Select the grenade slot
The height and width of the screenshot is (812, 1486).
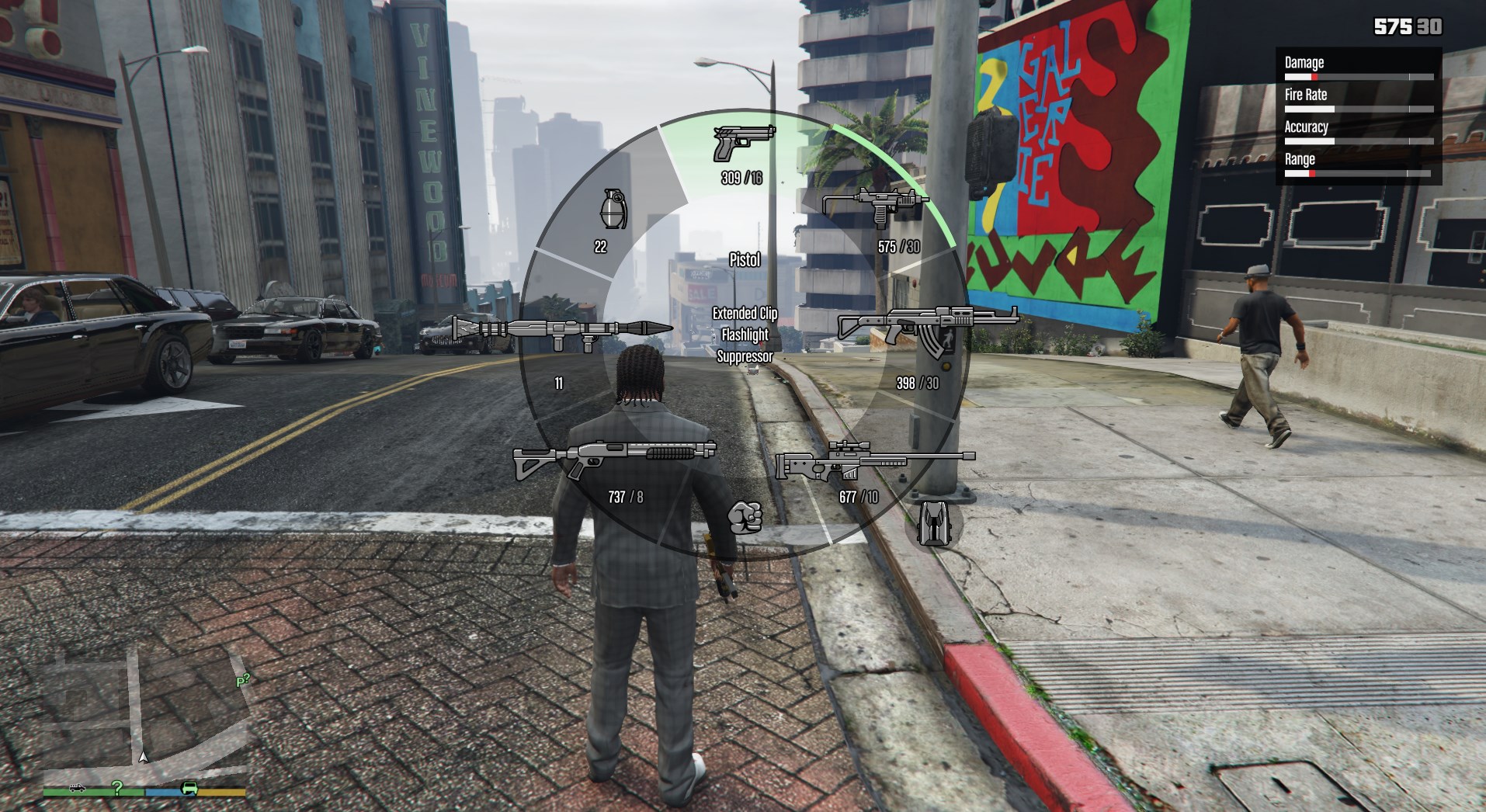point(613,210)
